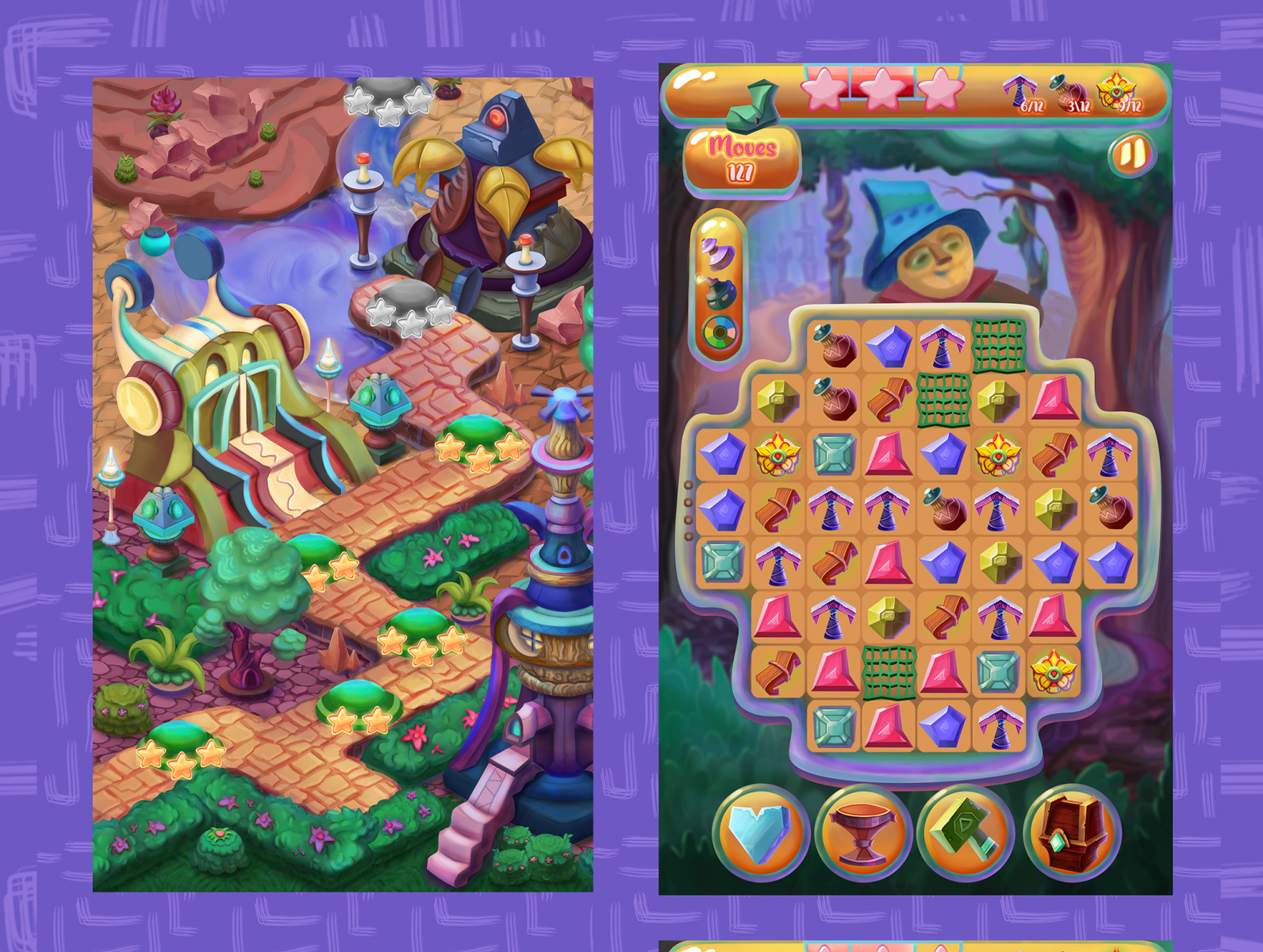Viewport: 1263px width, 952px height.
Task: Select the three-star completed level on the map
Action: 480,448
